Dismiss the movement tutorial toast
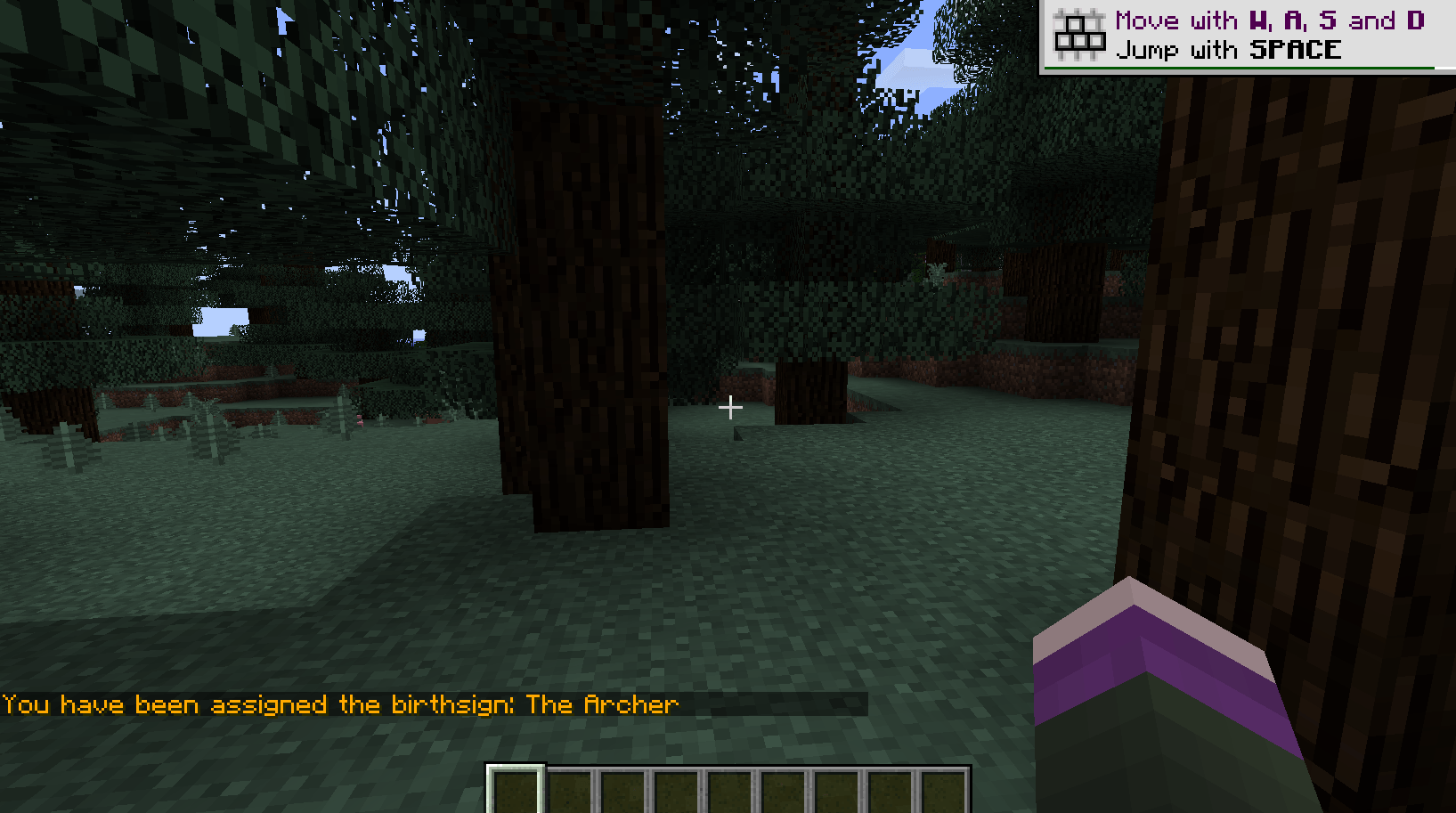This screenshot has height=813, width=1456. [x=1247, y=36]
